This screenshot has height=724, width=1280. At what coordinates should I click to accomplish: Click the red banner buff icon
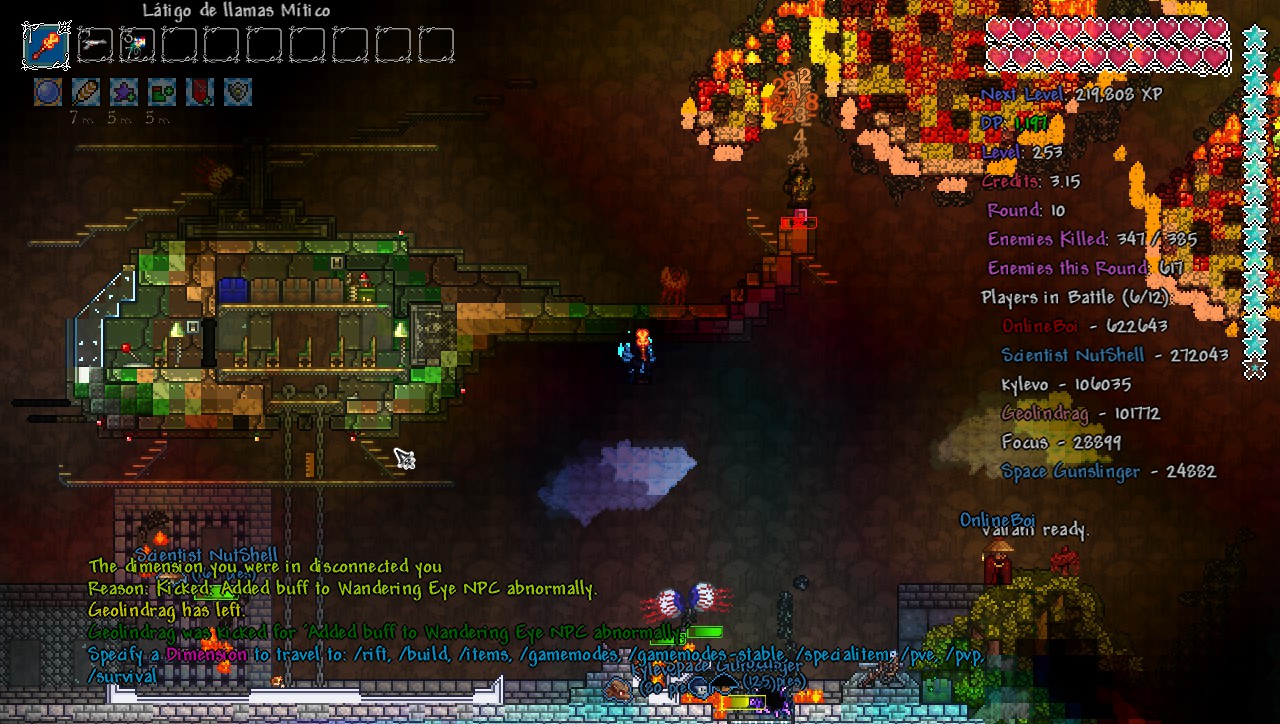click(x=200, y=92)
